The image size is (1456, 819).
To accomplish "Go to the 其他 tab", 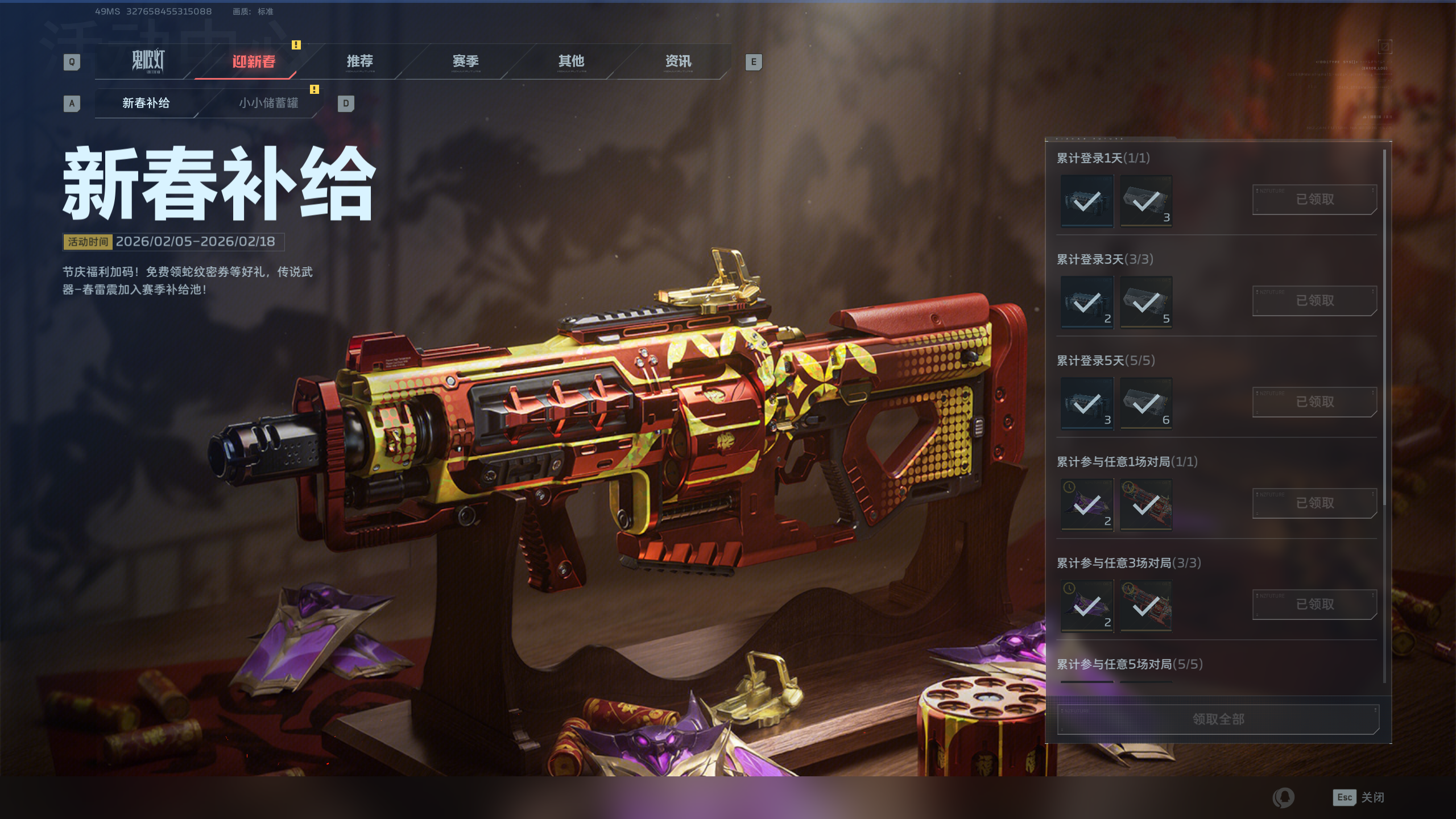I will (571, 61).
